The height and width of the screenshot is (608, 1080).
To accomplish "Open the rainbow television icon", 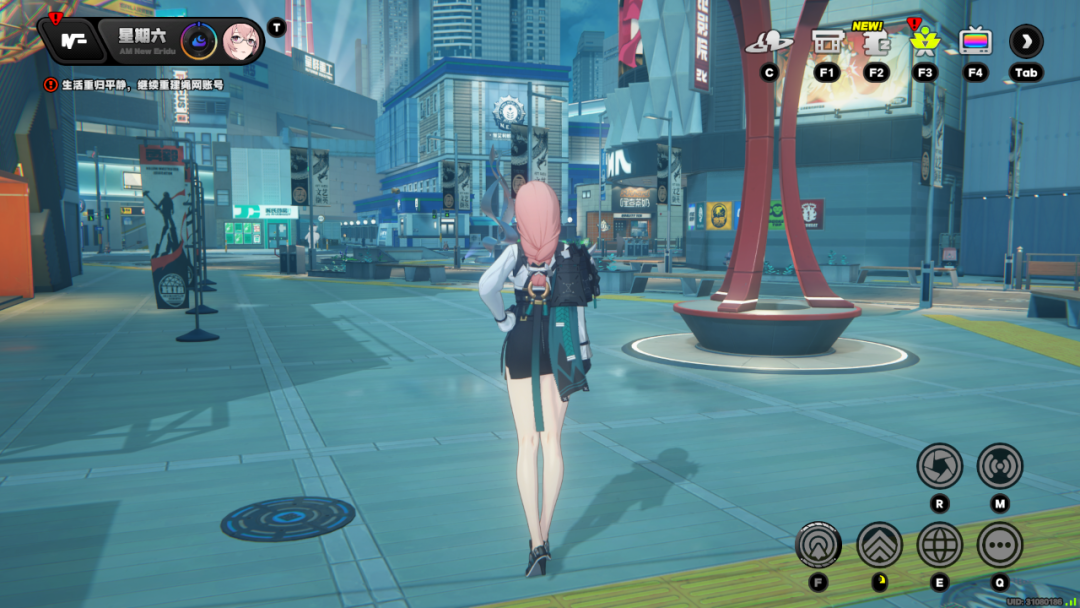I will click(x=975, y=42).
